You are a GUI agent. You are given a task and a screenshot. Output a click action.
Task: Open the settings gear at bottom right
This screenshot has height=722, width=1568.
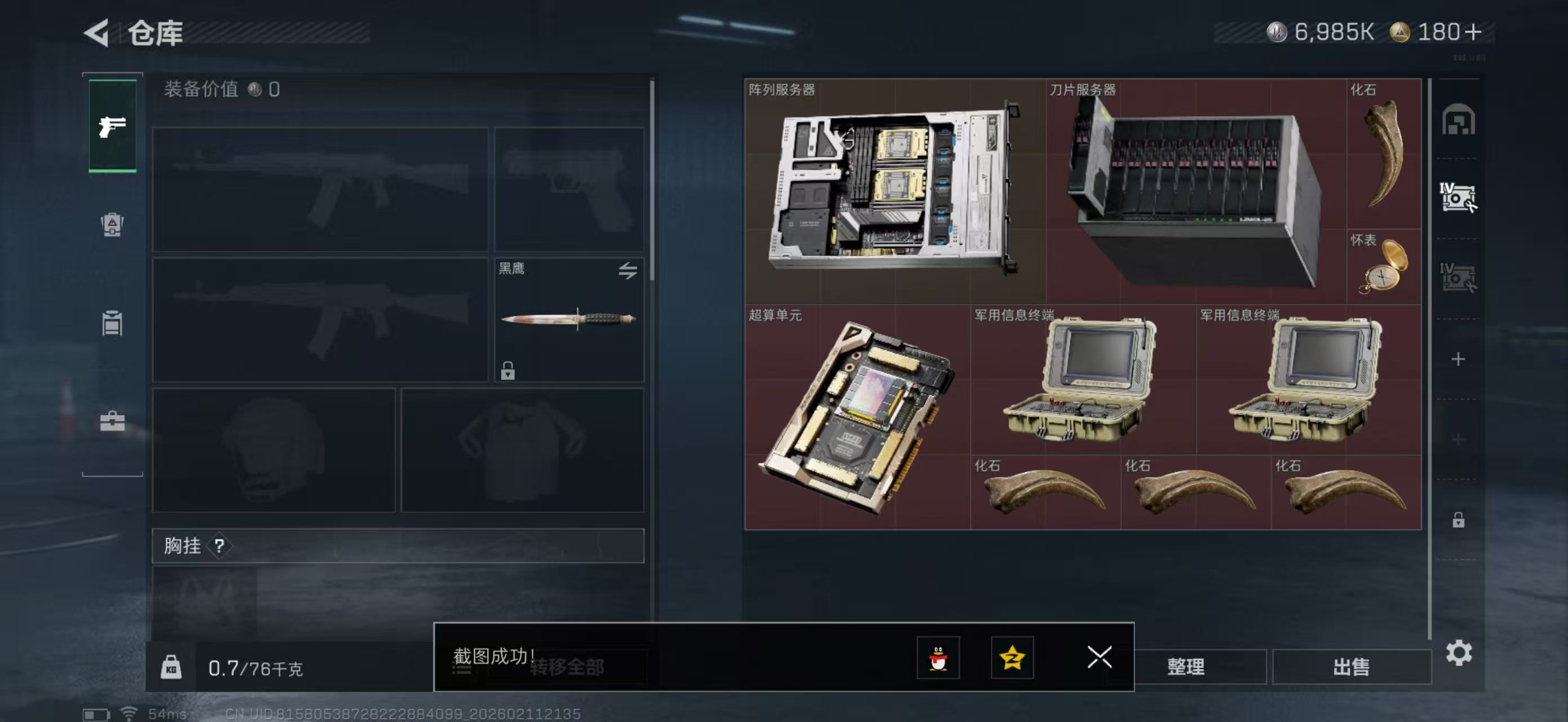tap(1459, 653)
